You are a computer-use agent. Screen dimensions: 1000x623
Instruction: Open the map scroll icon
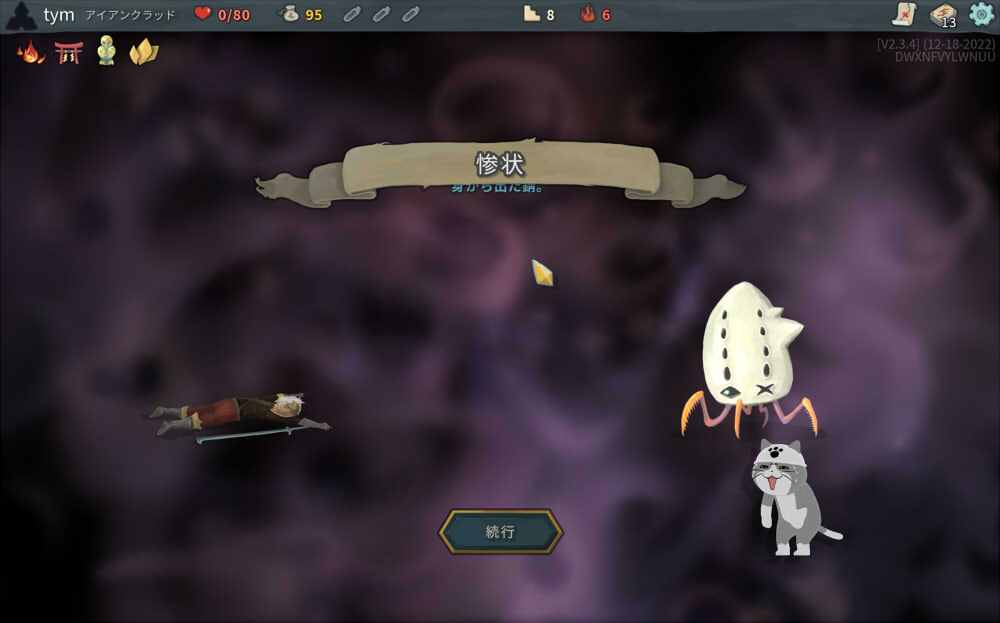pos(904,14)
